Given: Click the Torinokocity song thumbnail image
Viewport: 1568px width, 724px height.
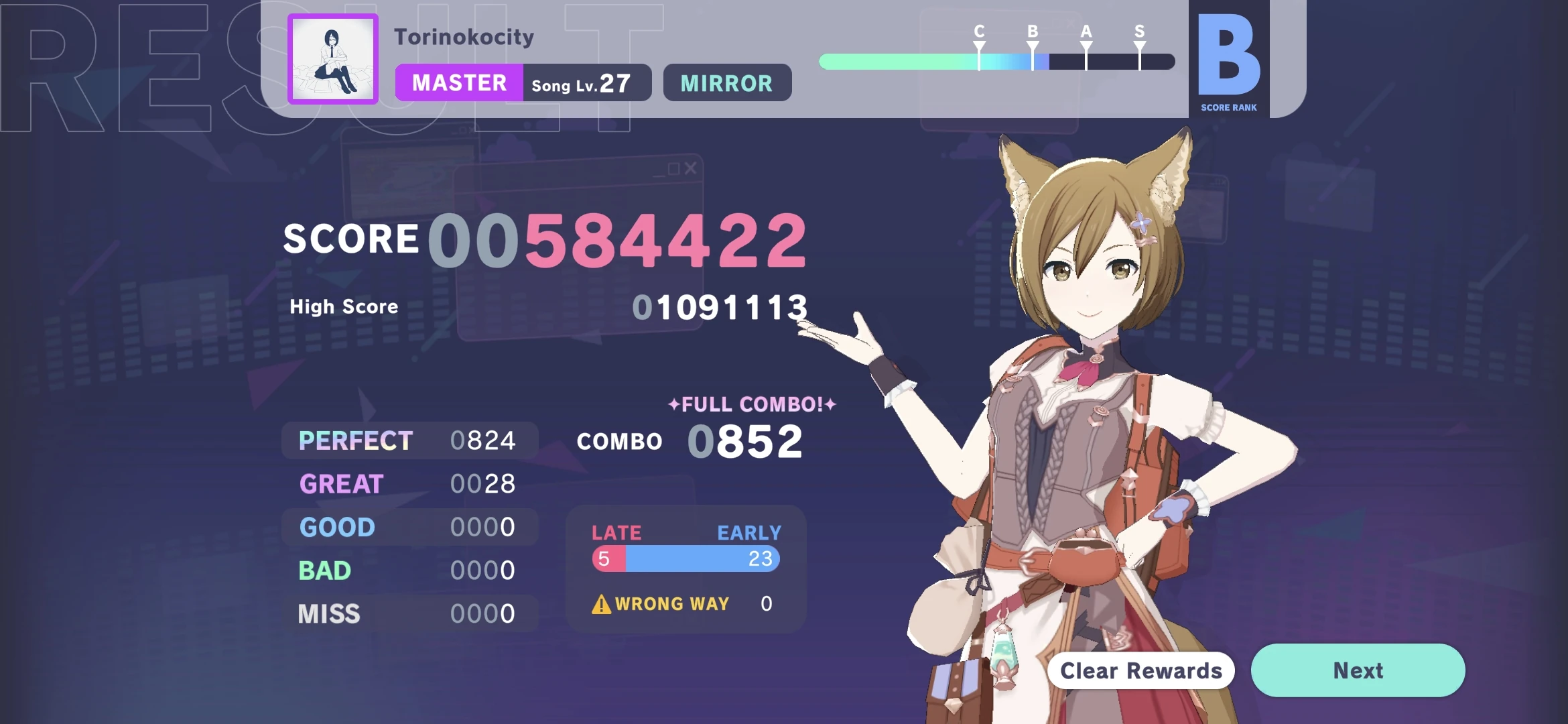Looking at the screenshot, I should click(x=332, y=59).
